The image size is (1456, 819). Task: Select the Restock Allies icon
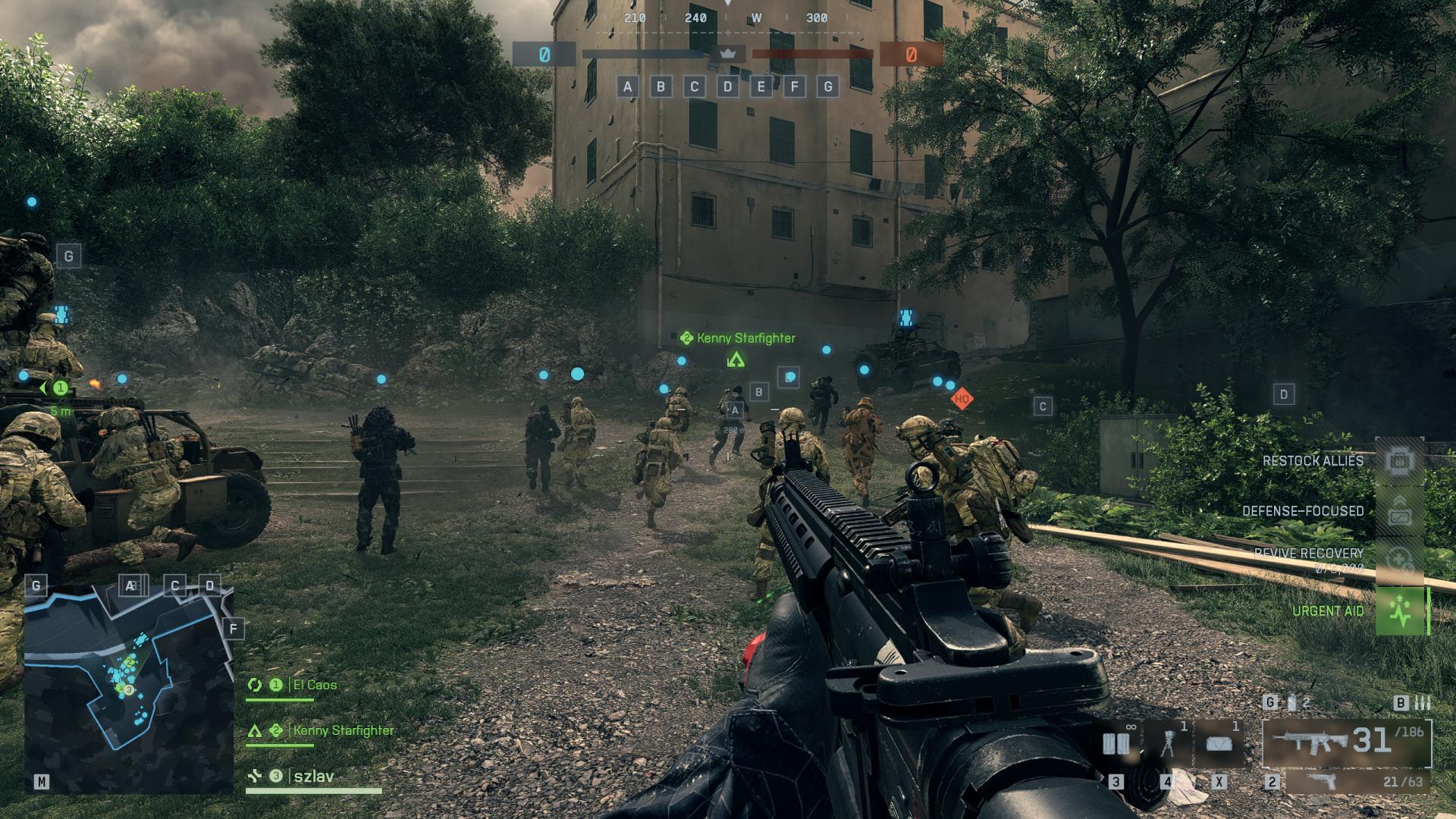click(x=1400, y=461)
